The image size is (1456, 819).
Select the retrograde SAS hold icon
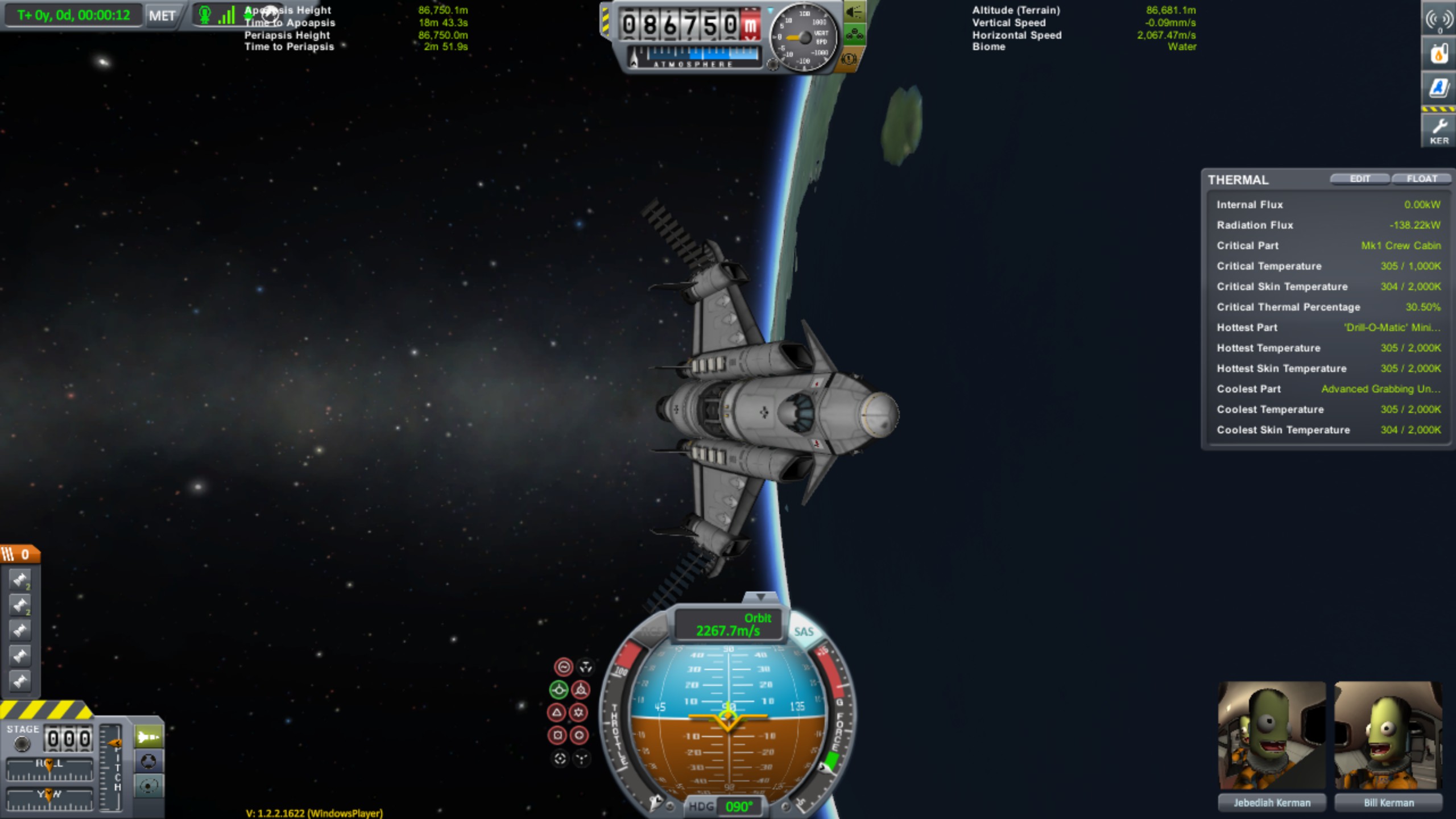coord(581,690)
